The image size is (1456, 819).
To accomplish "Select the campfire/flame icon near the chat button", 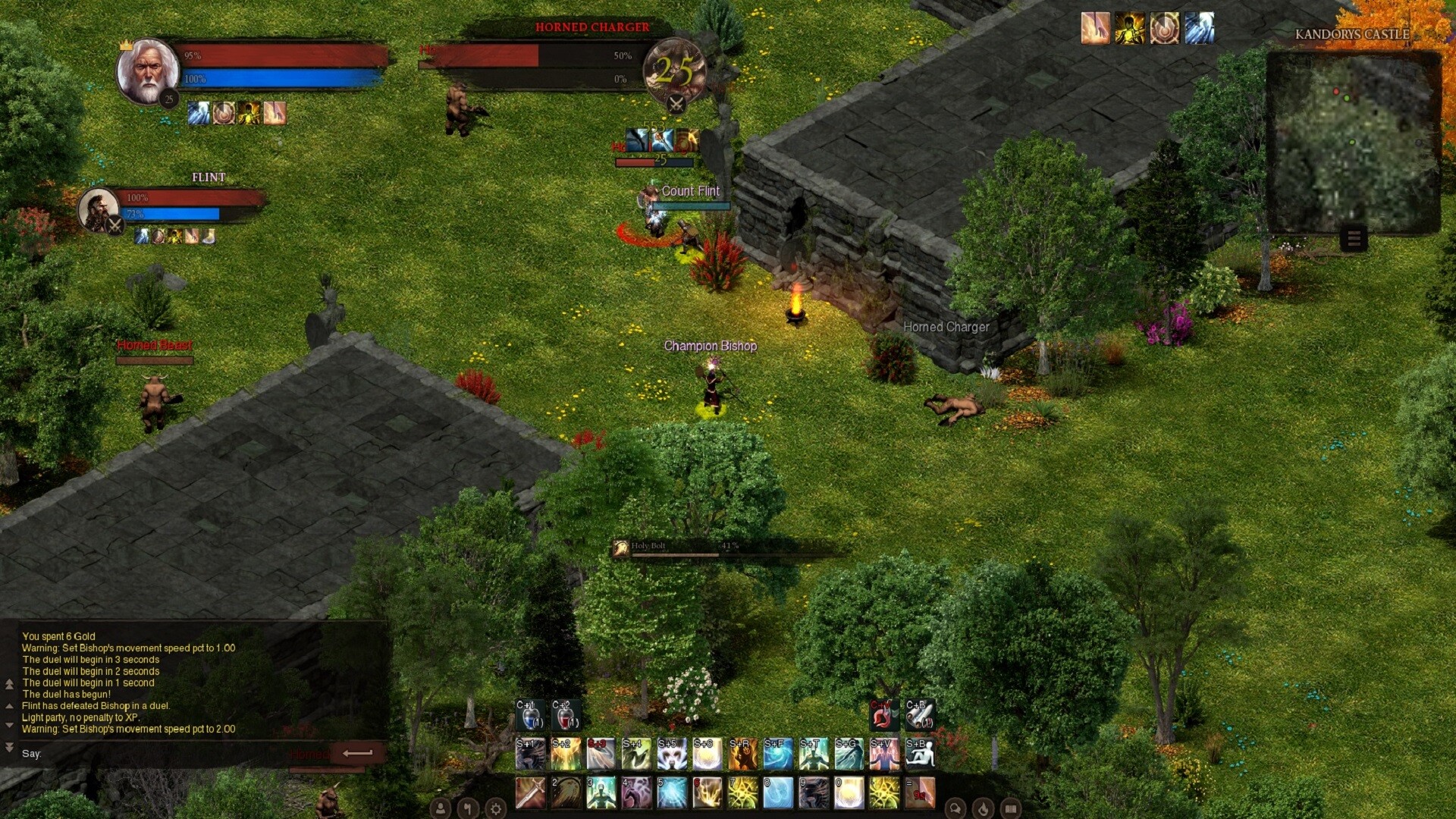I will [x=984, y=808].
